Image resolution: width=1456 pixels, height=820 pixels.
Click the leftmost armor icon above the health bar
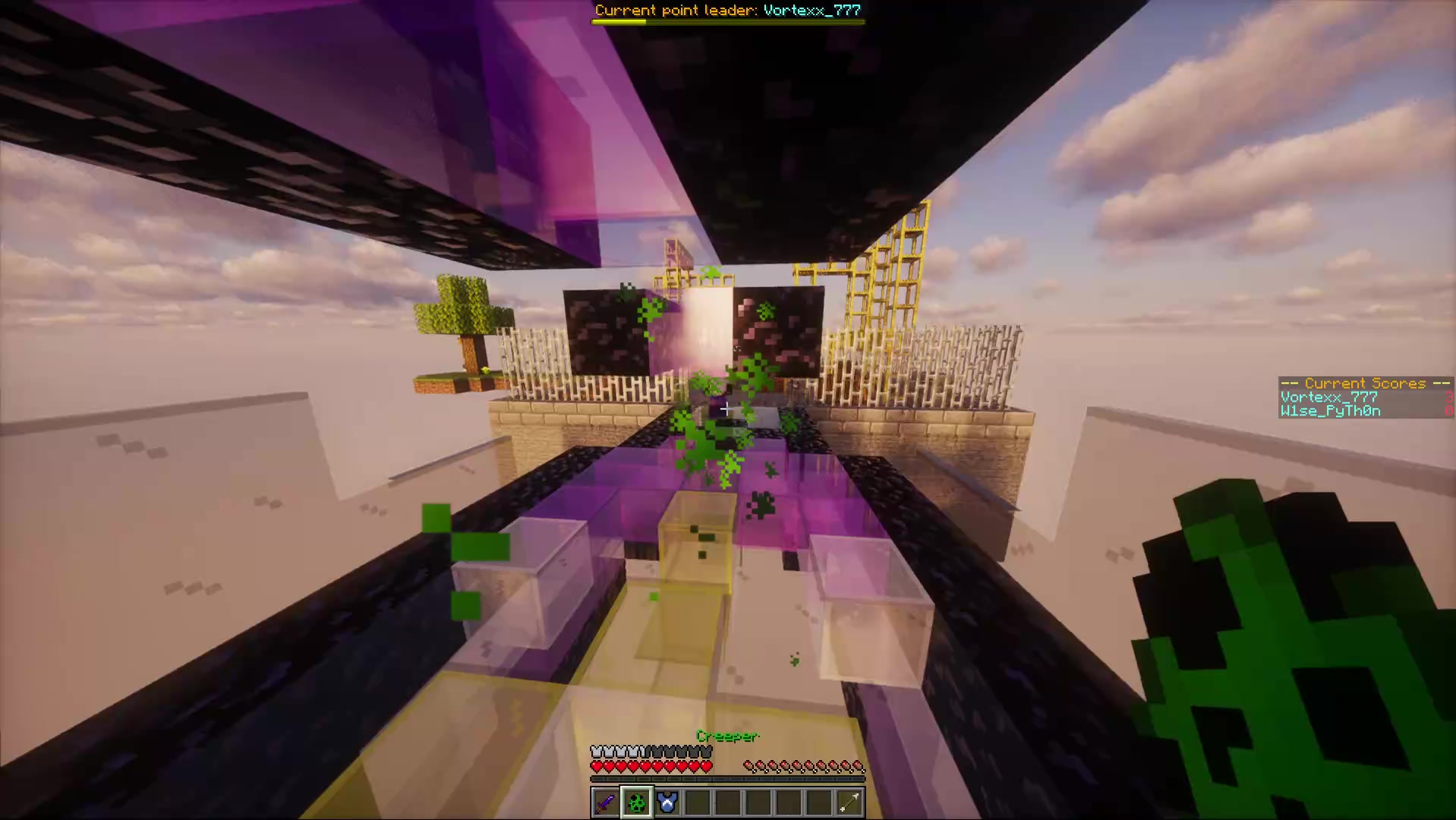[596, 751]
